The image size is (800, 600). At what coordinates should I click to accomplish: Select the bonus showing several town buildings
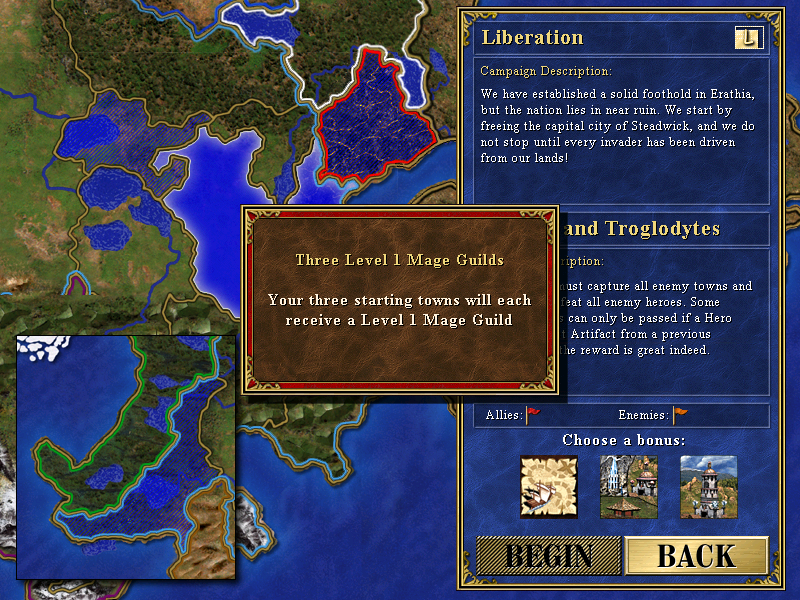point(628,486)
